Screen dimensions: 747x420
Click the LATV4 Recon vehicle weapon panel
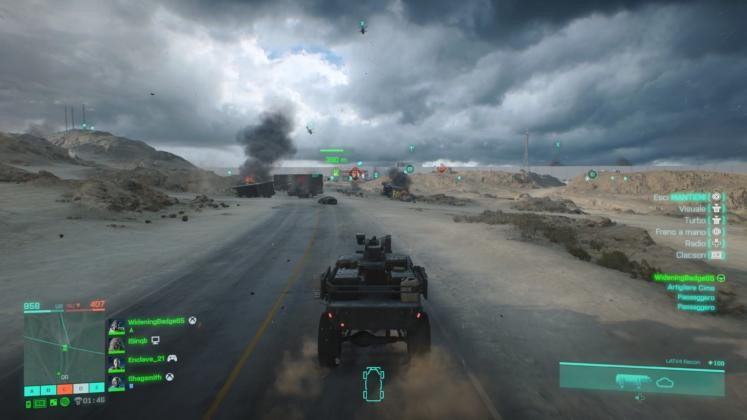pos(641,380)
